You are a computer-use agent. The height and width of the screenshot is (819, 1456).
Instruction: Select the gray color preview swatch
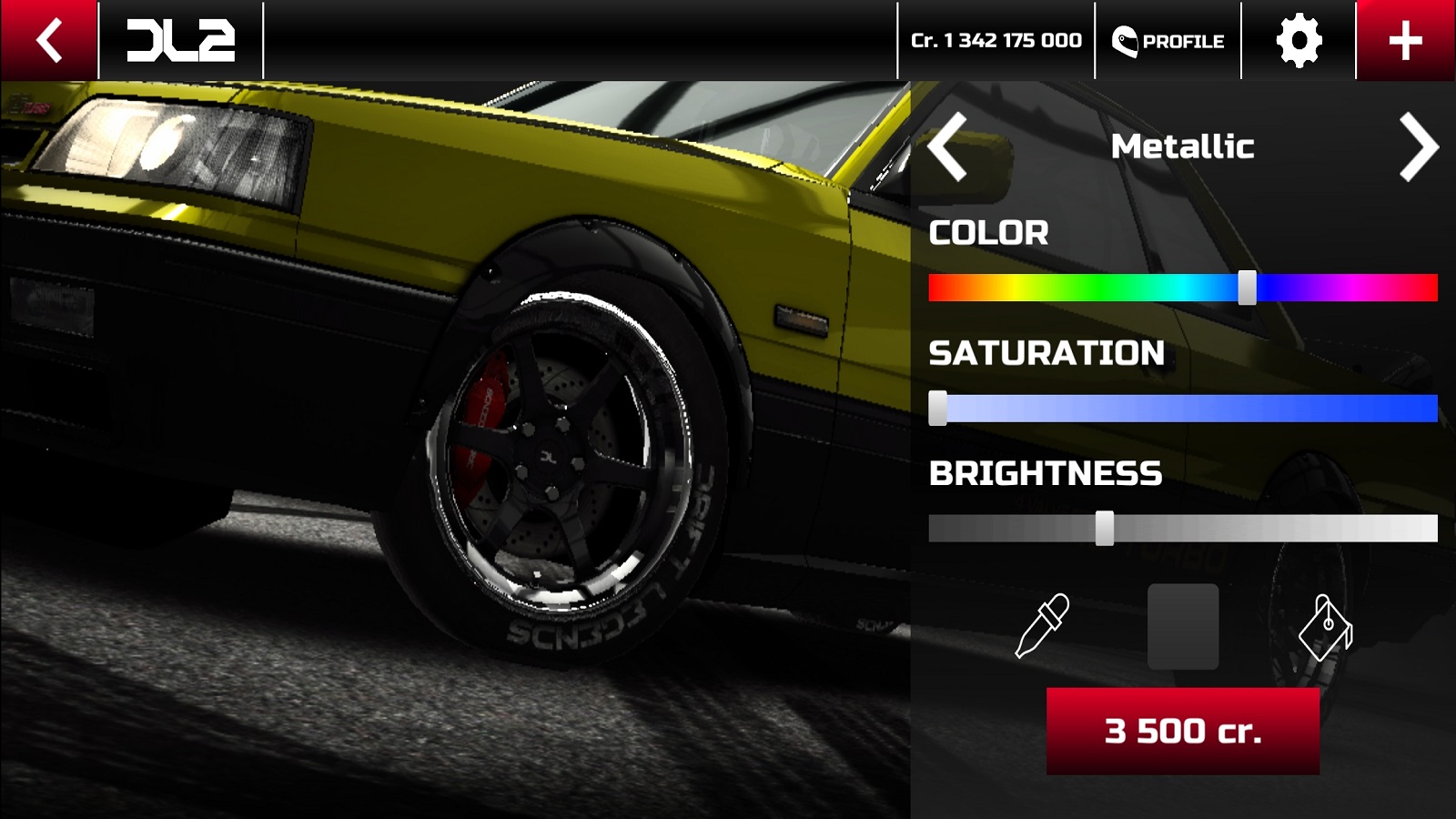click(1182, 627)
